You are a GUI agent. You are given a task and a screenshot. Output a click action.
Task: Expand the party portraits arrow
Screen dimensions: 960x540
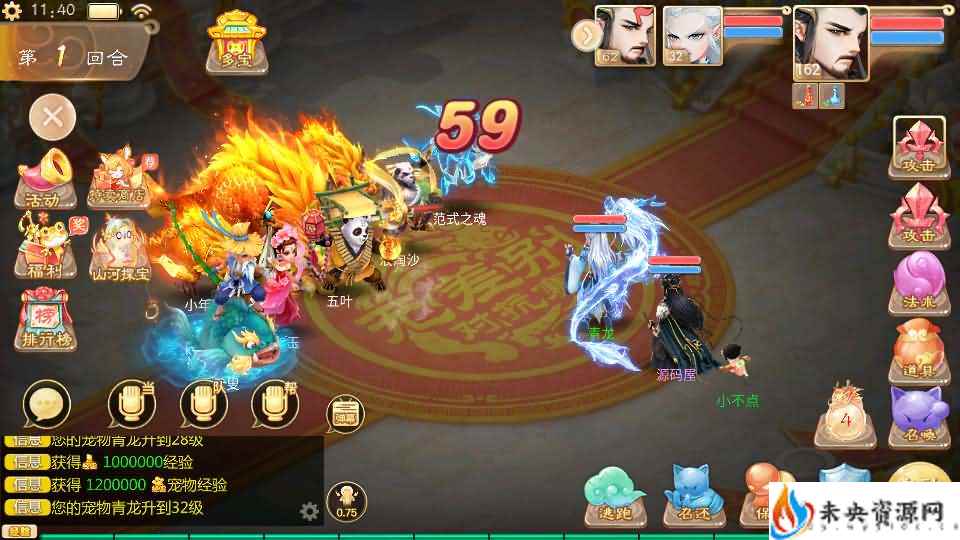[x=584, y=36]
